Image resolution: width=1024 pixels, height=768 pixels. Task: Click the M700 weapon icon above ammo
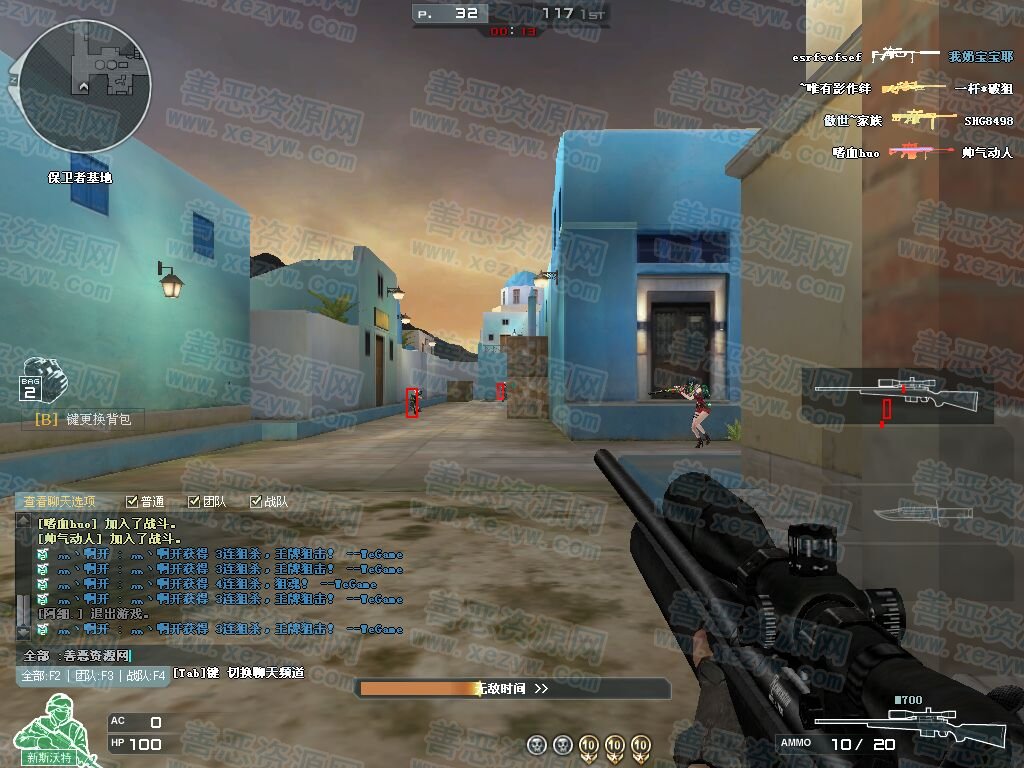909,722
